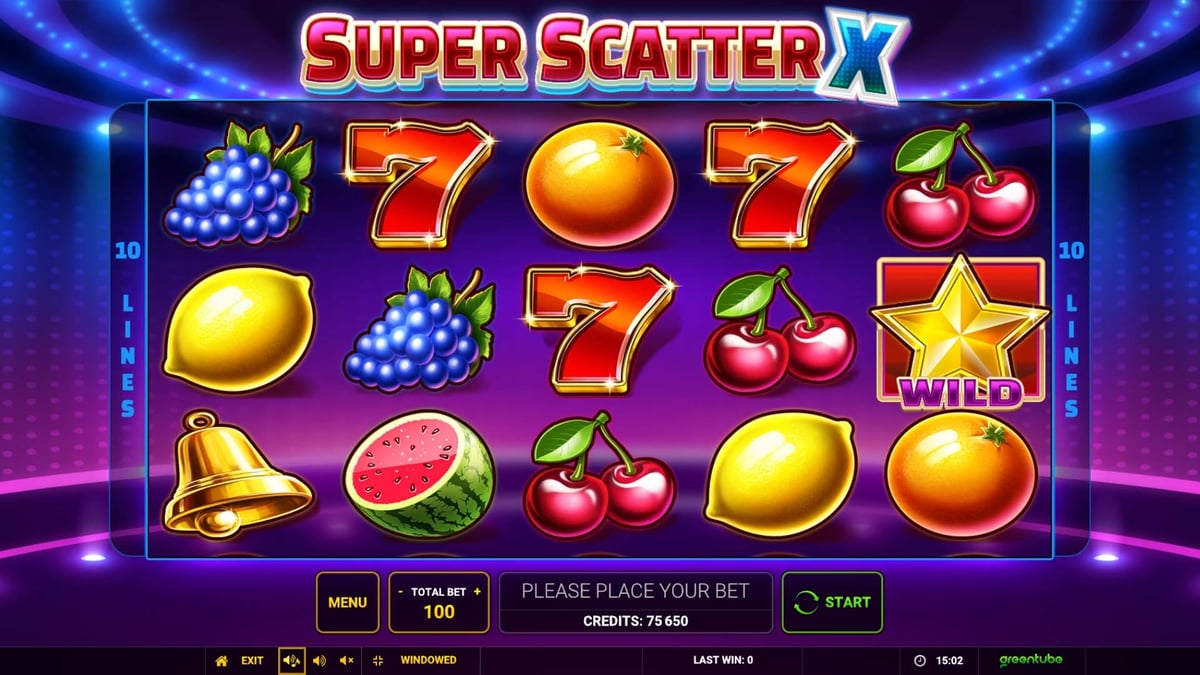Exit the game via the home EXIT button
Screen dimensions: 1200x675
coord(240,660)
